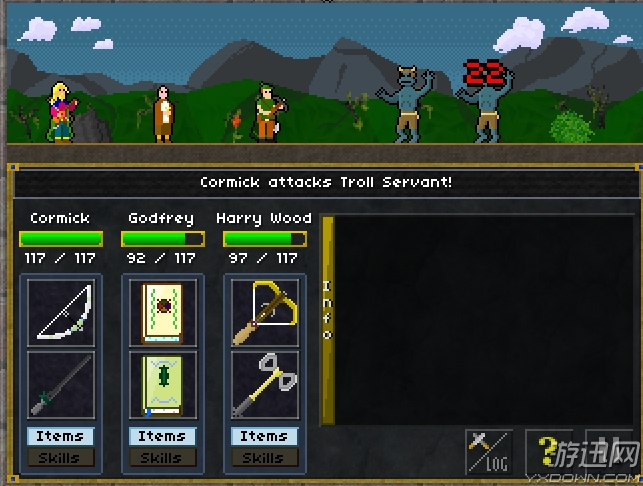The width and height of the screenshot is (643, 486).
Task: Switch to Cormick's Skills tab
Action: coord(61,457)
